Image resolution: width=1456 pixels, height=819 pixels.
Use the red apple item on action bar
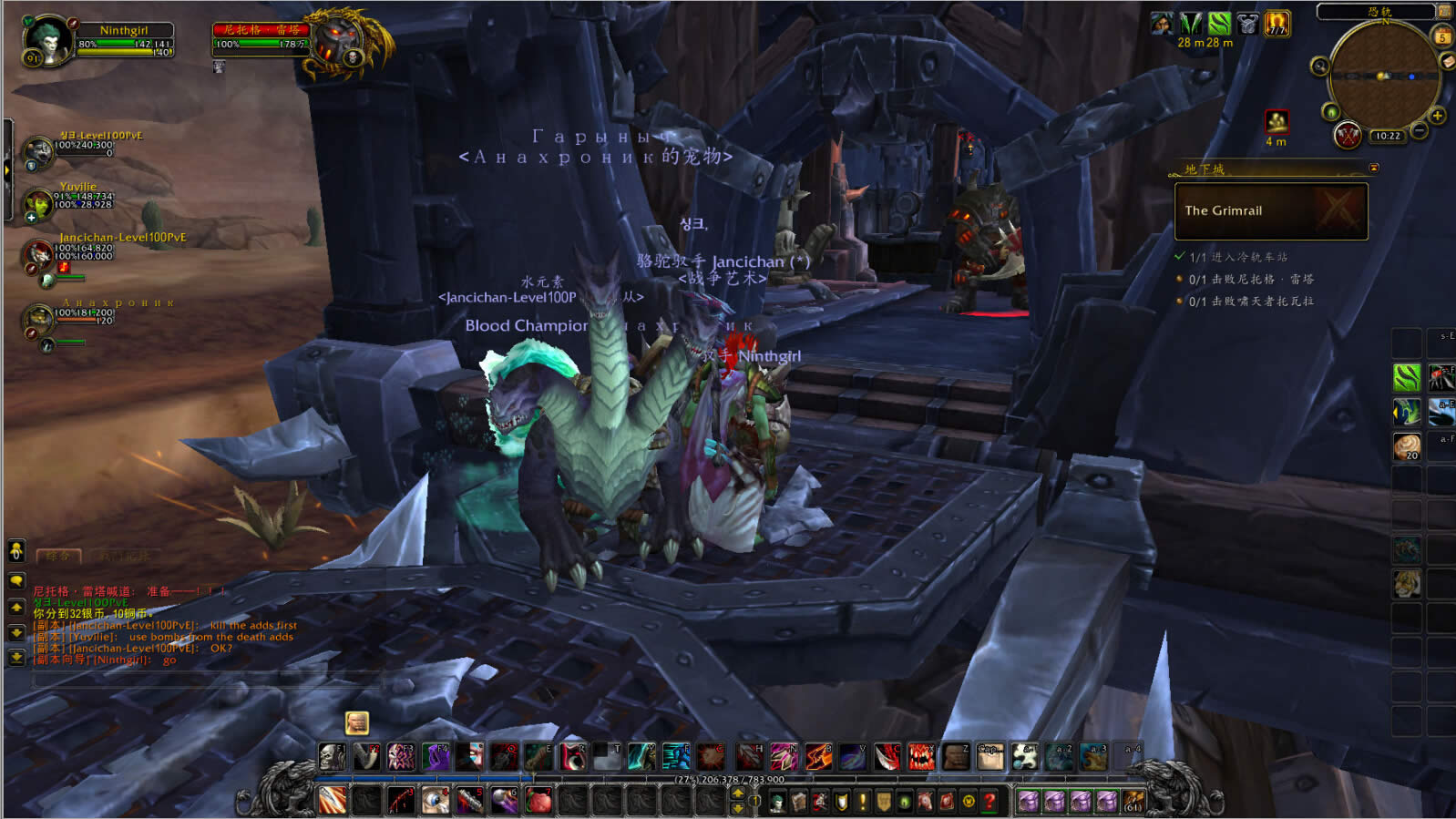point(538,801)
